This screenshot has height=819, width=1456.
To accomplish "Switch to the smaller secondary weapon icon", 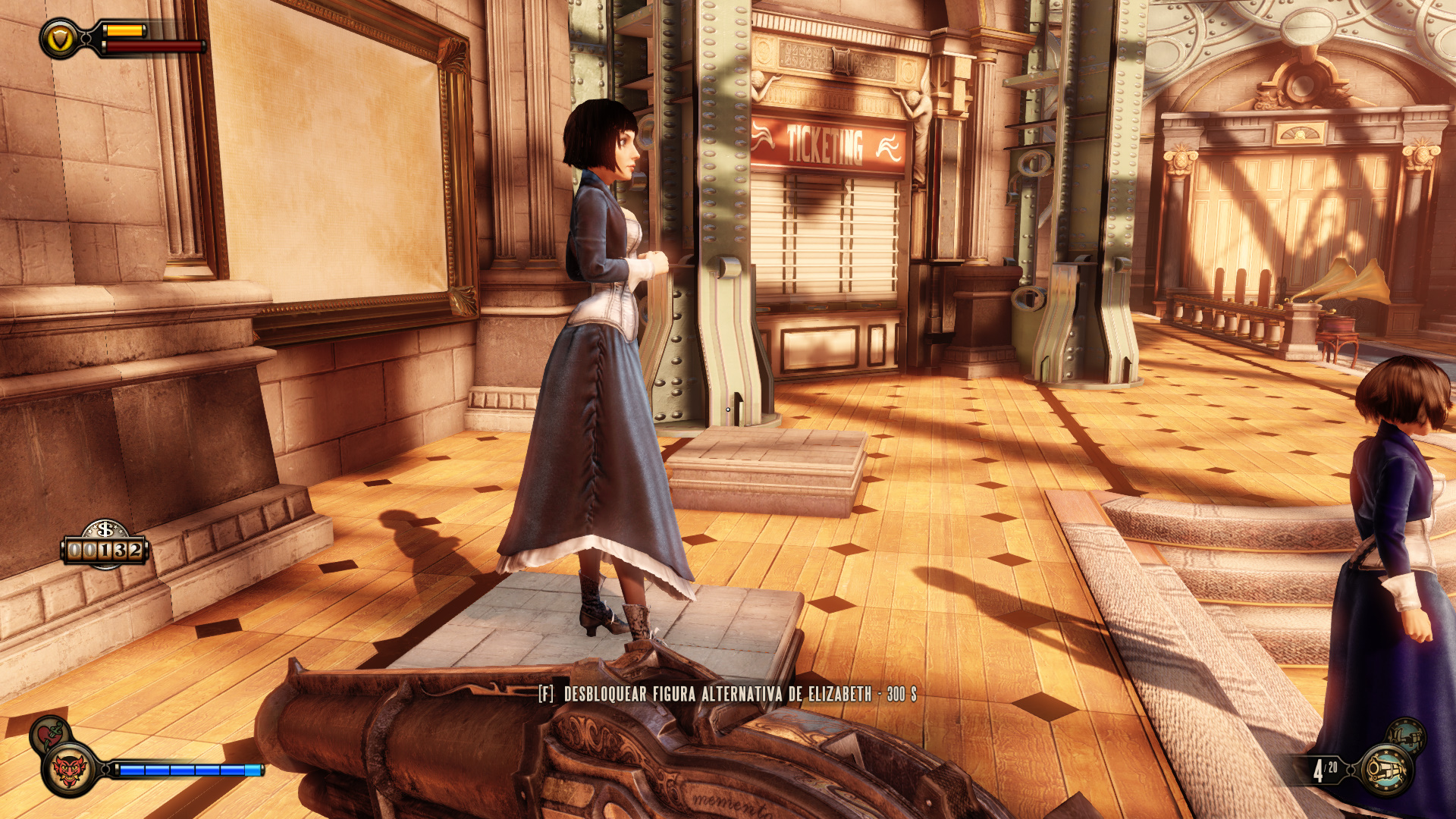I will click(x=1406, y=736).
